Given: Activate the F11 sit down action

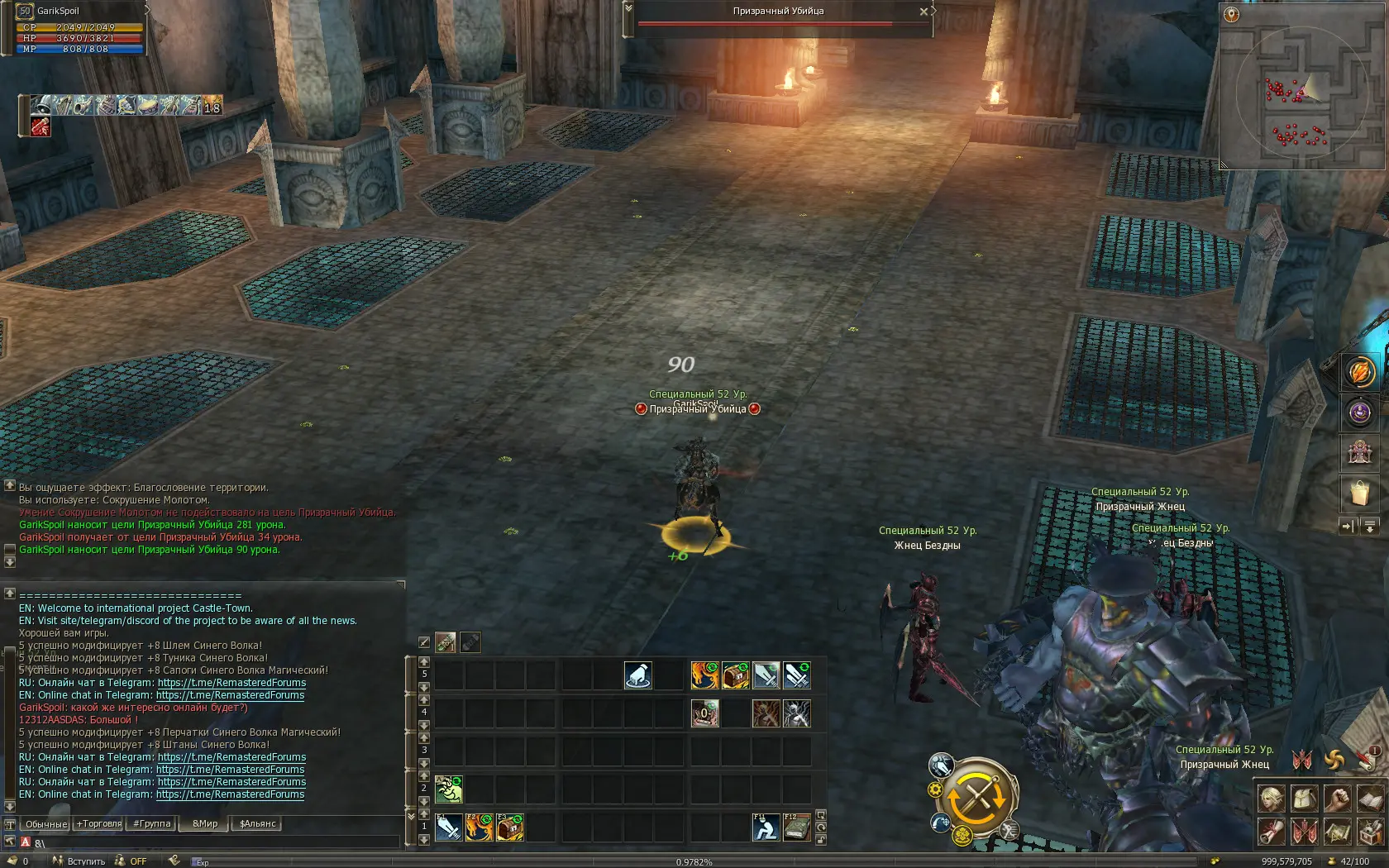Looking at the screenshot, I should 766,827.
